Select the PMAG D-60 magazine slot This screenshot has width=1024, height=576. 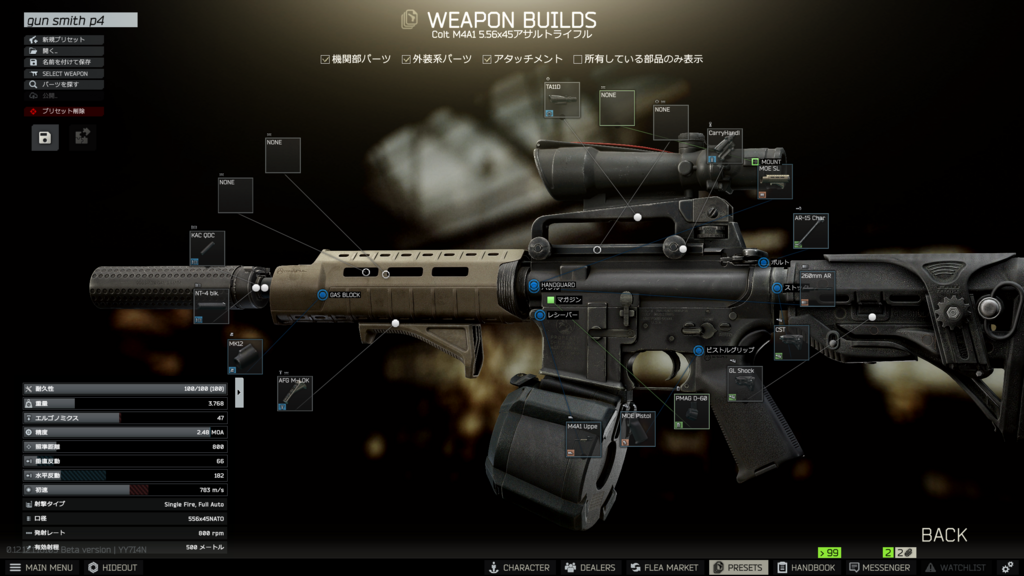(691, 411)
